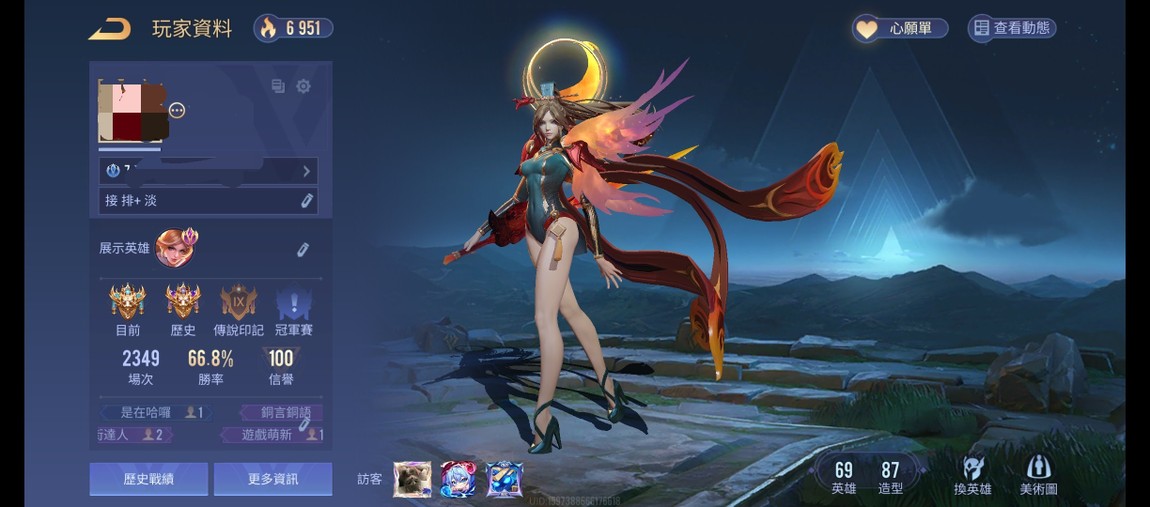Click the speech bubble beside avatar
Image resolution: width=1150 pixels, height=507 pixels.
click(x=177, y=110)
